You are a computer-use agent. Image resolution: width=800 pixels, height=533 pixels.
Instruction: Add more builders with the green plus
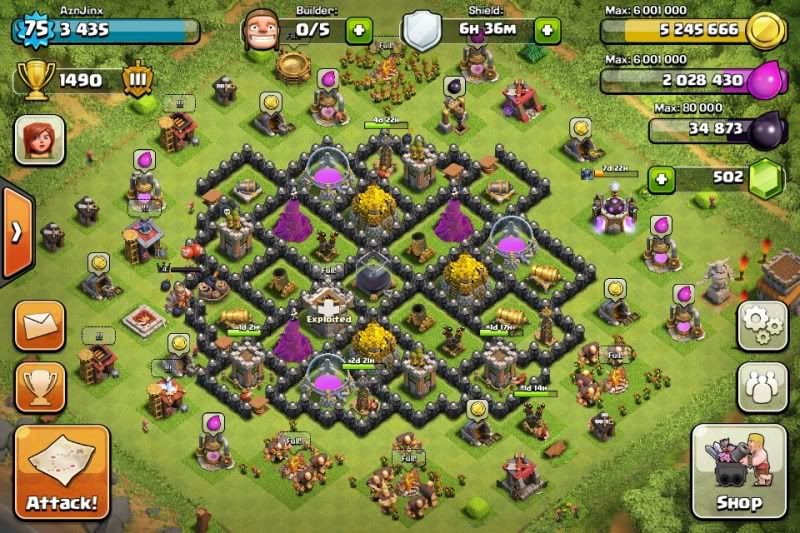tap(358, 29)
